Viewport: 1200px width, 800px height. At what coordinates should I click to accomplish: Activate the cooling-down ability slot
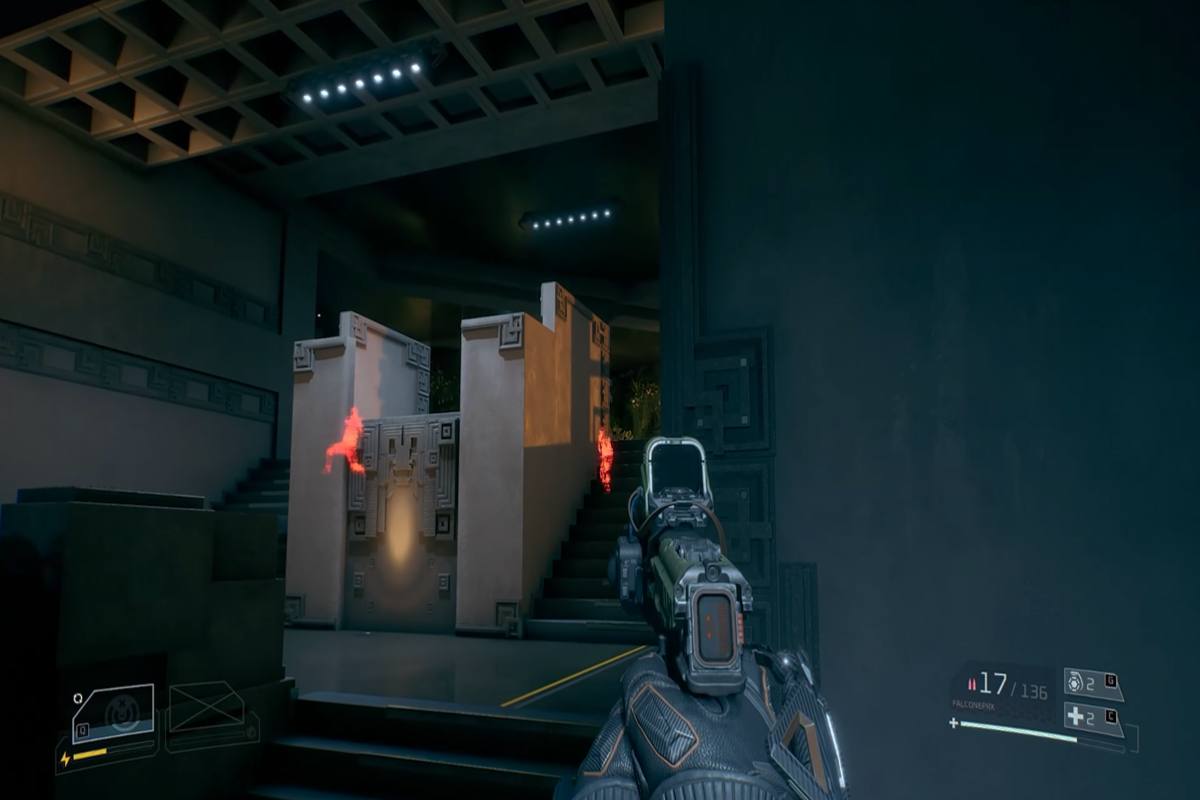pos(113,713)
